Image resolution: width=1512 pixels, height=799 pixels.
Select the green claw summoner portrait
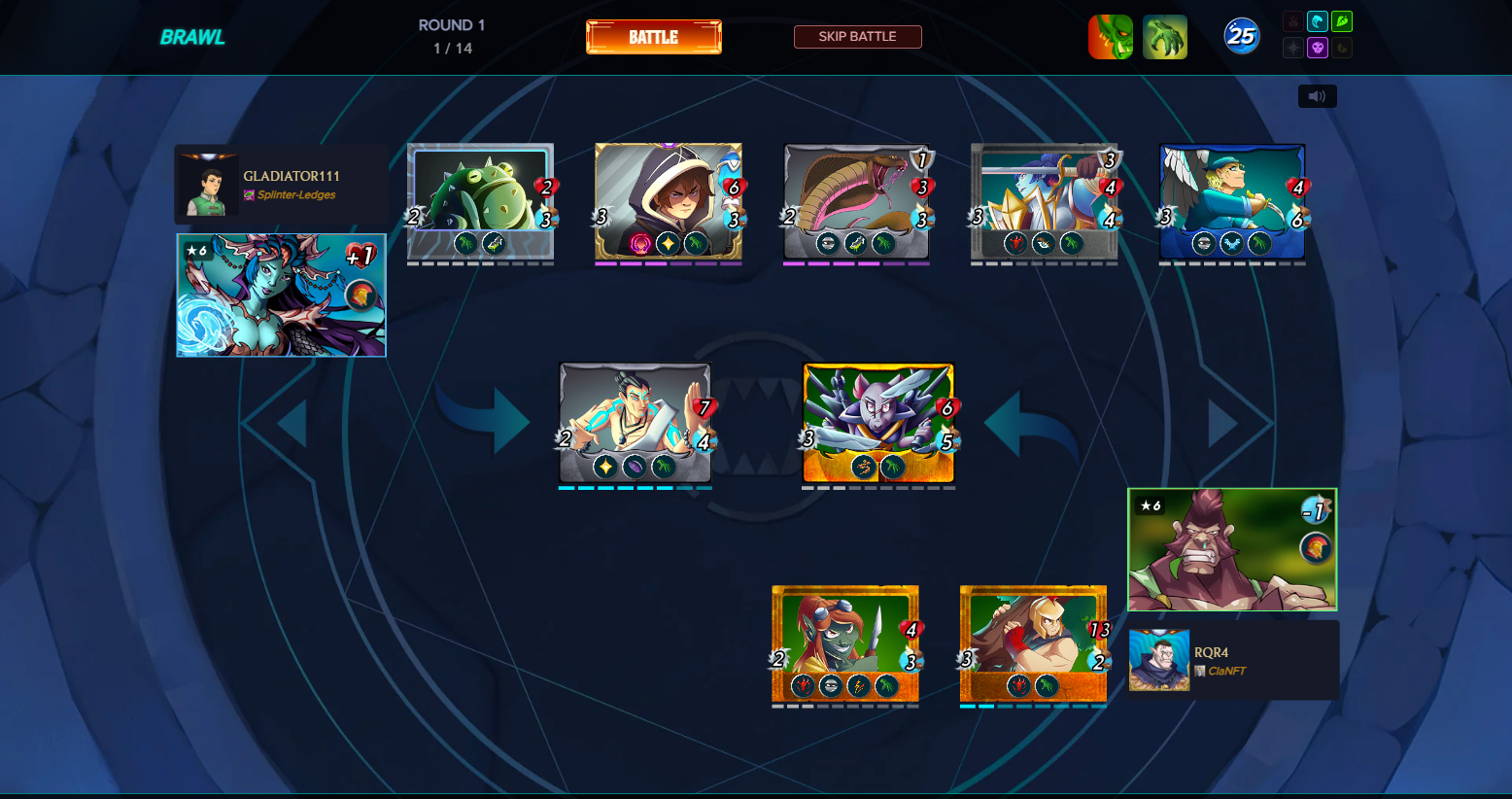pos(1164,36)
